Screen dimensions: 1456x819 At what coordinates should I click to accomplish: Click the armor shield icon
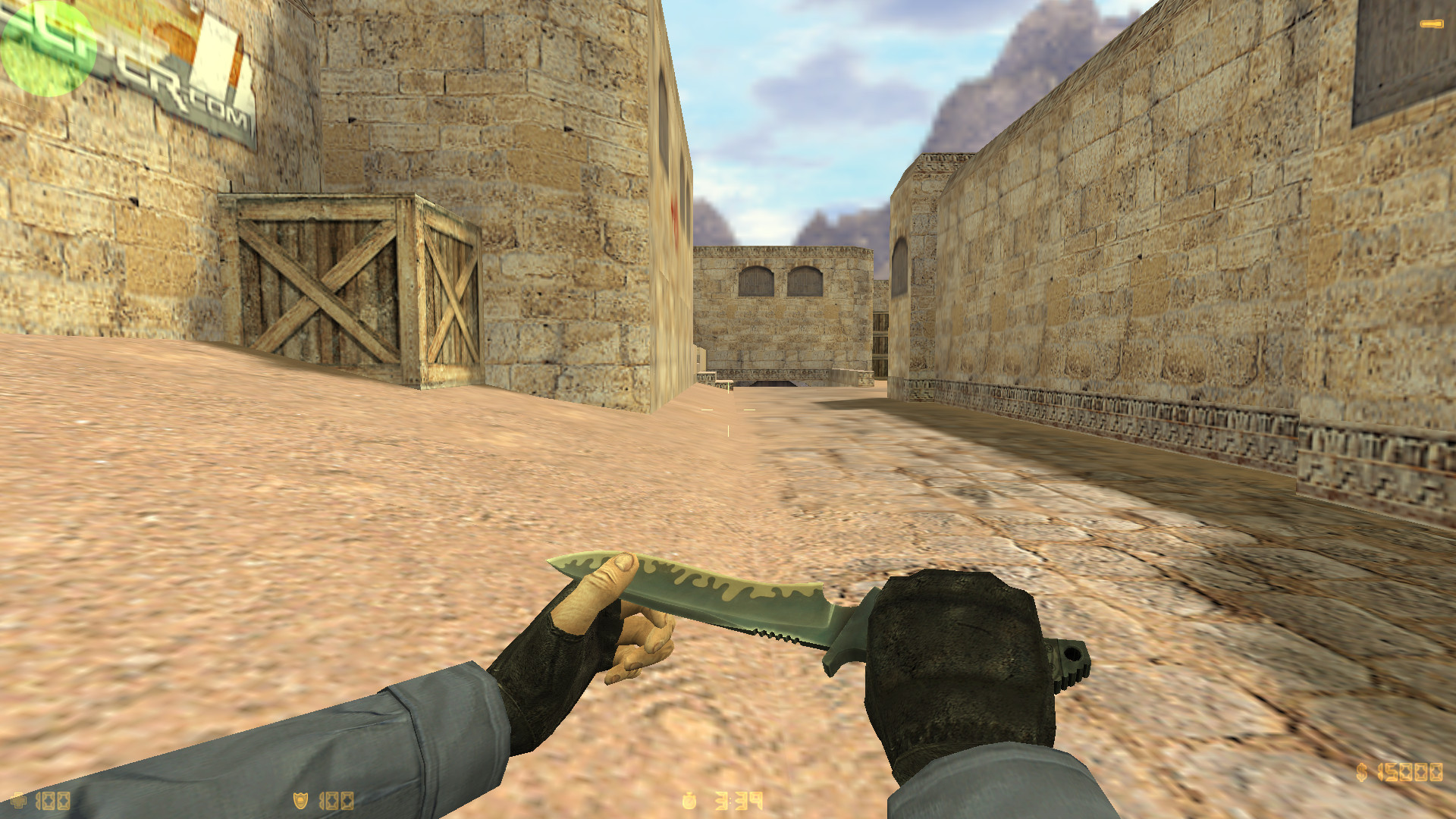click(x=301, y=802)
